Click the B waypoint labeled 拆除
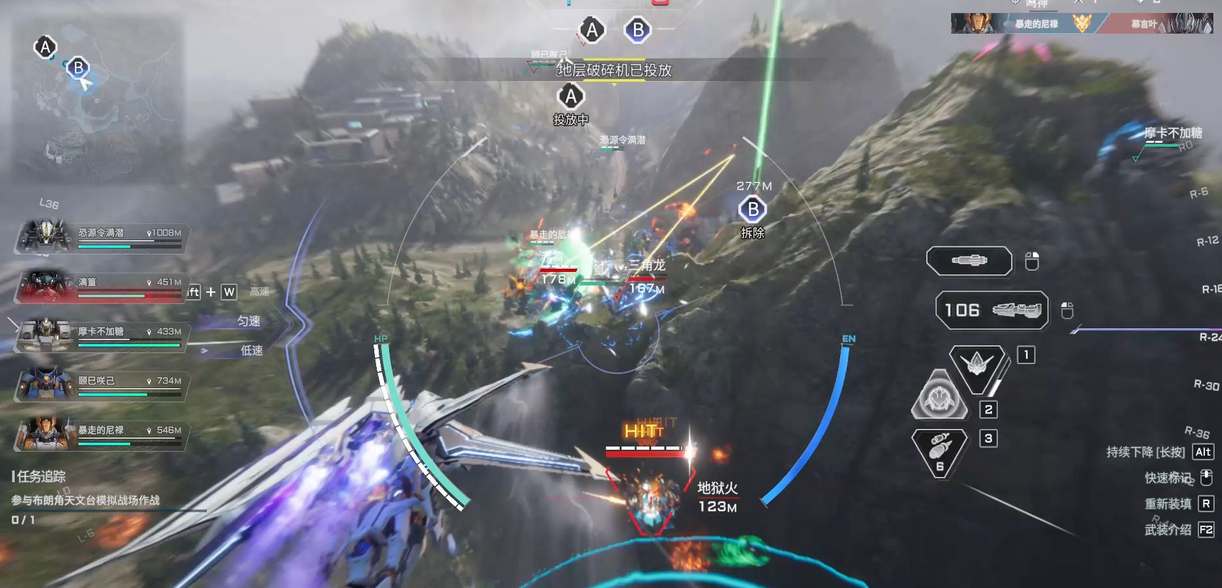The image size is (1222, 588). 752,209
